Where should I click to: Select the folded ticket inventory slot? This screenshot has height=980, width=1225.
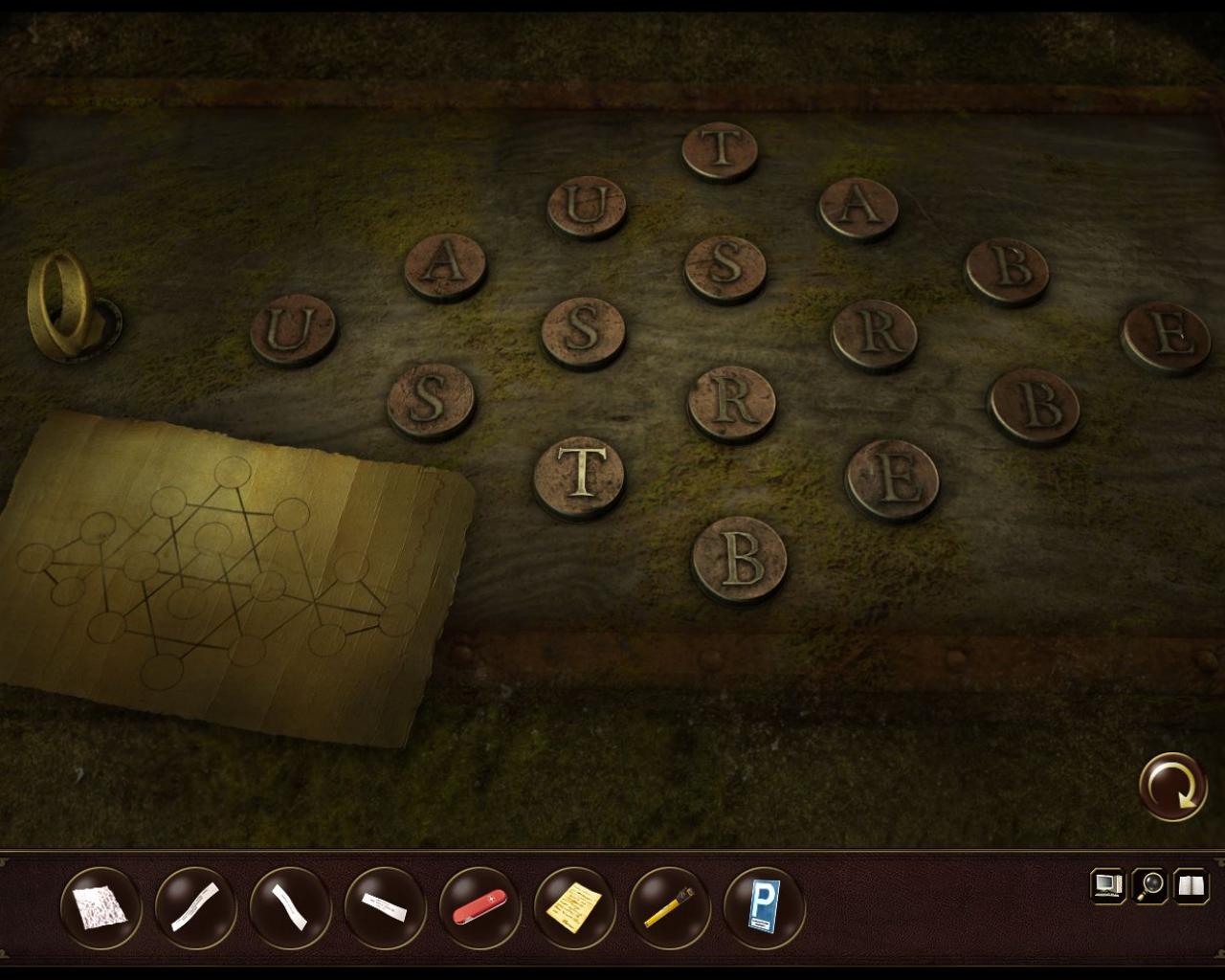(381, 904)
